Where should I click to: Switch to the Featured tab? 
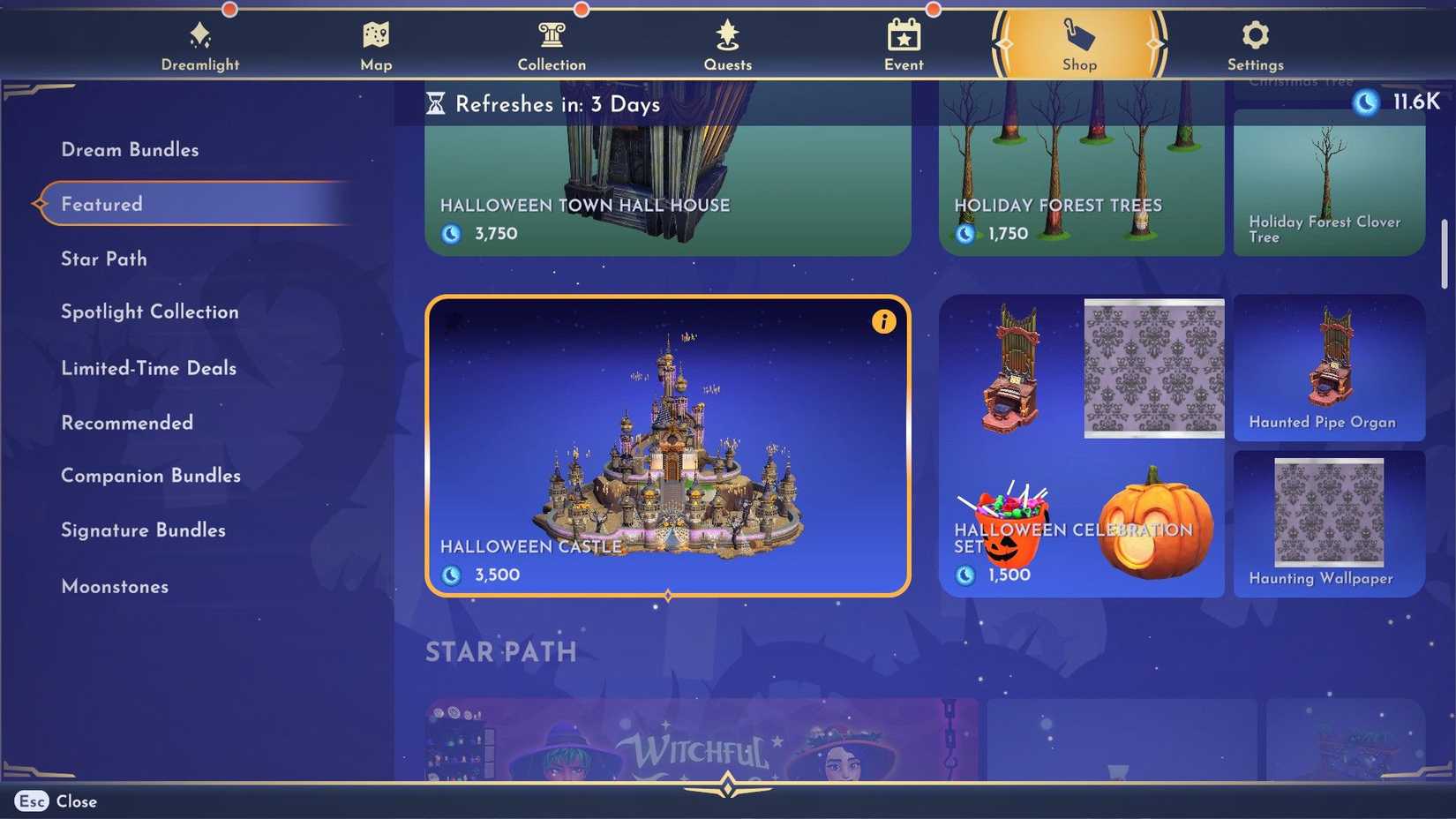pyautogui.click(x=101, y=204)
